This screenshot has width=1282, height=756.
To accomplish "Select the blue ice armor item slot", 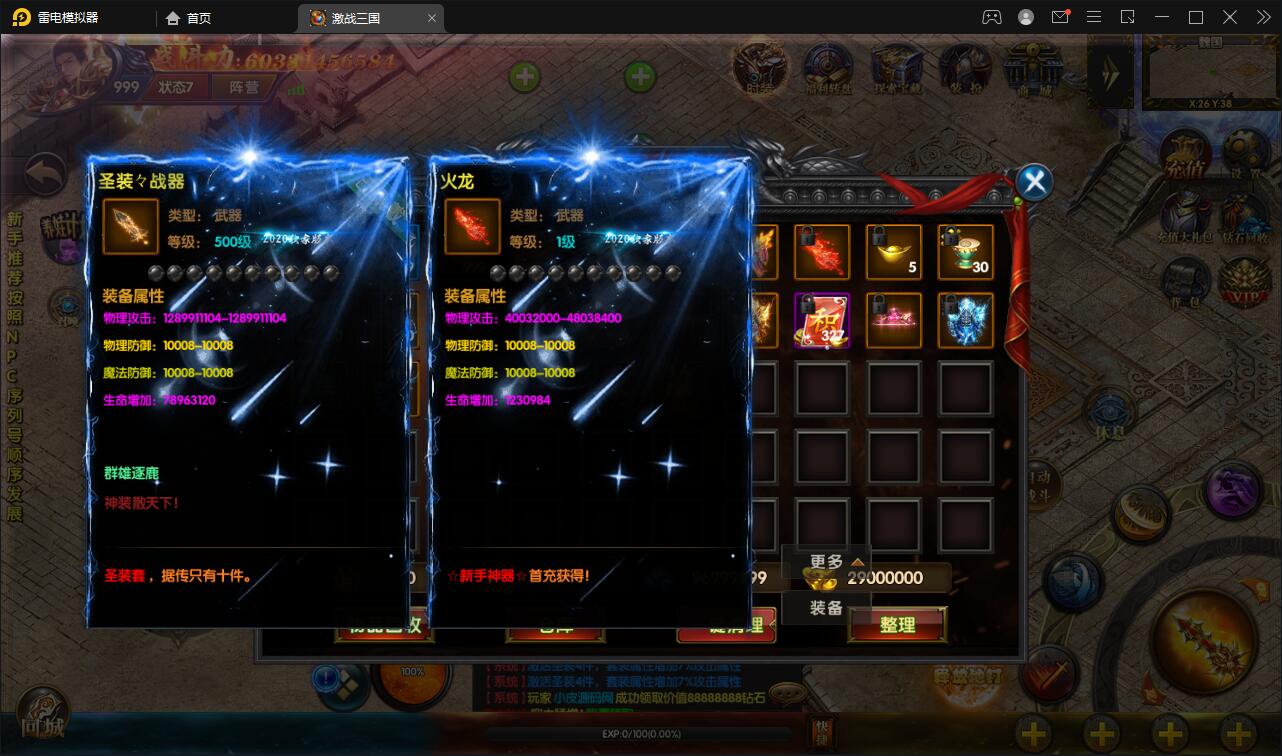I will coord(965,321).
